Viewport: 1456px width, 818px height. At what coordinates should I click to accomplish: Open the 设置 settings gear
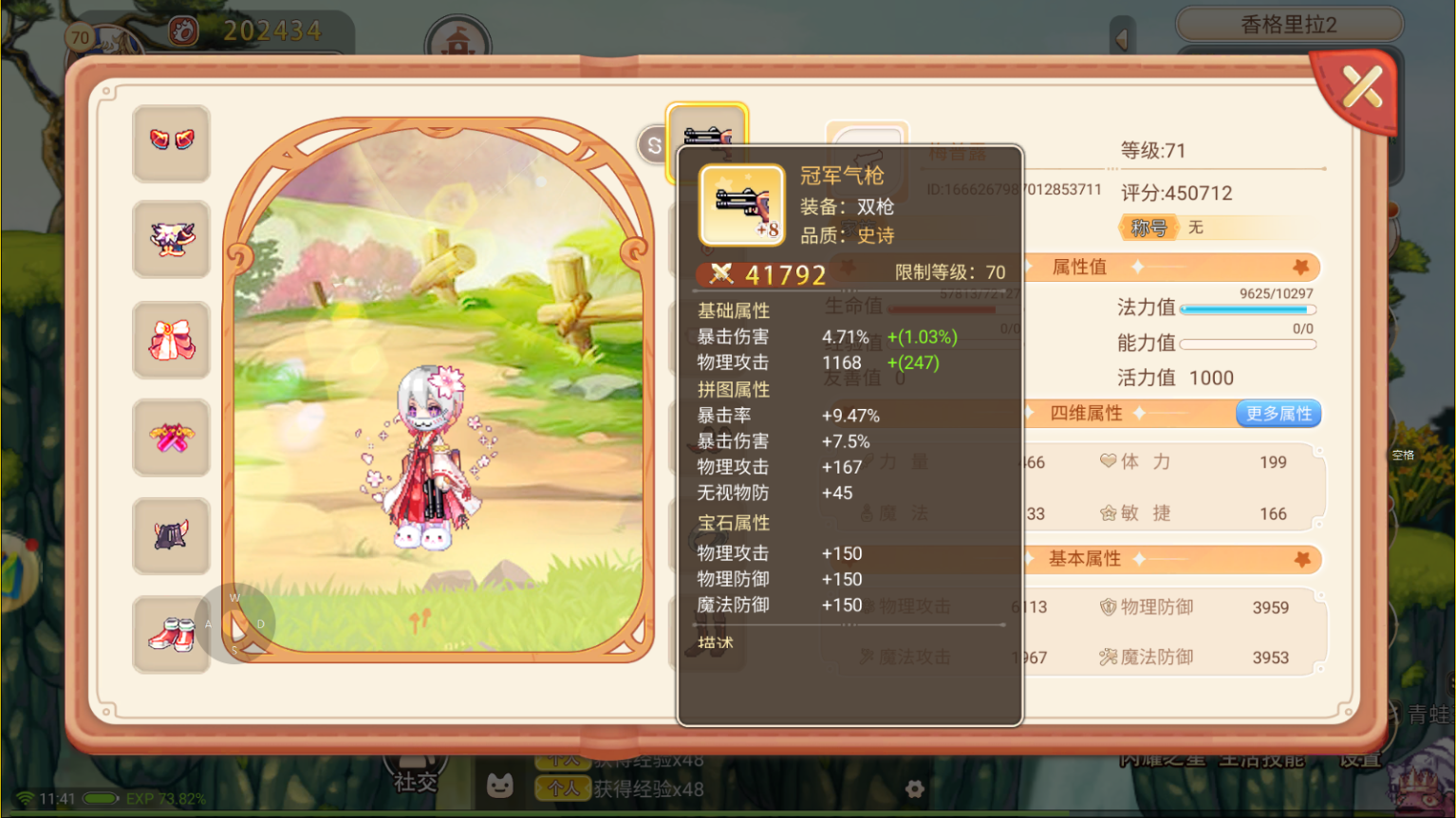(x=913, y=789)
